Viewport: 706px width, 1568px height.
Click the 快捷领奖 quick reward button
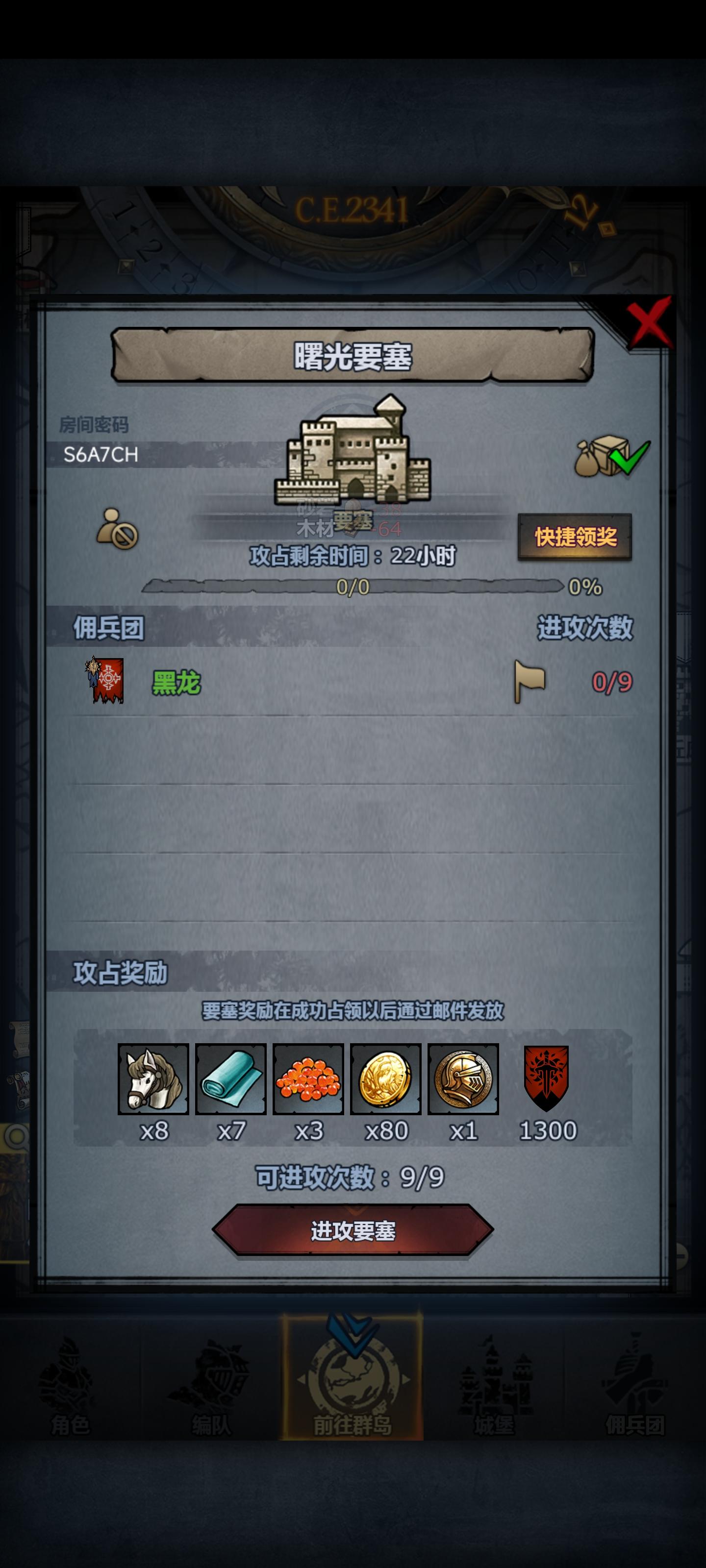pos(577,536)
